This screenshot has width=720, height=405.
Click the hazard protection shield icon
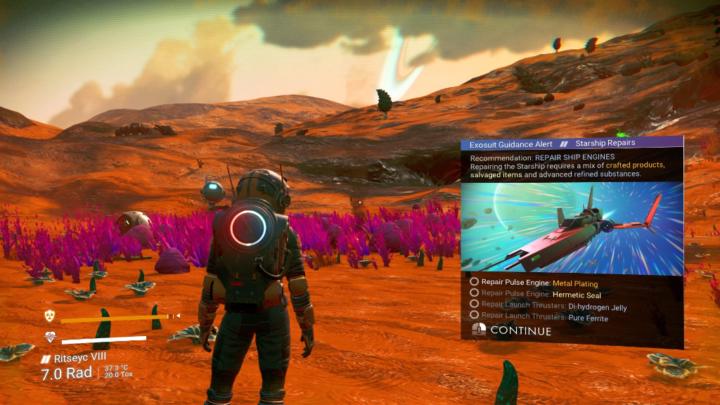(50, 316)
